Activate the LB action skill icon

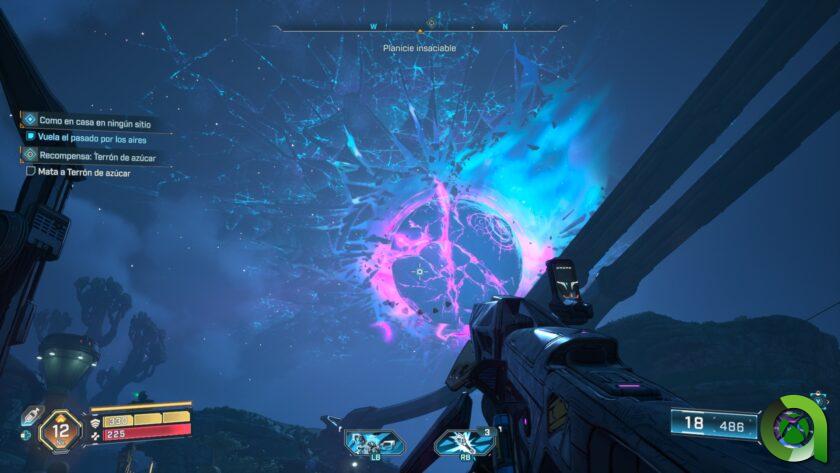pos(373,441)
